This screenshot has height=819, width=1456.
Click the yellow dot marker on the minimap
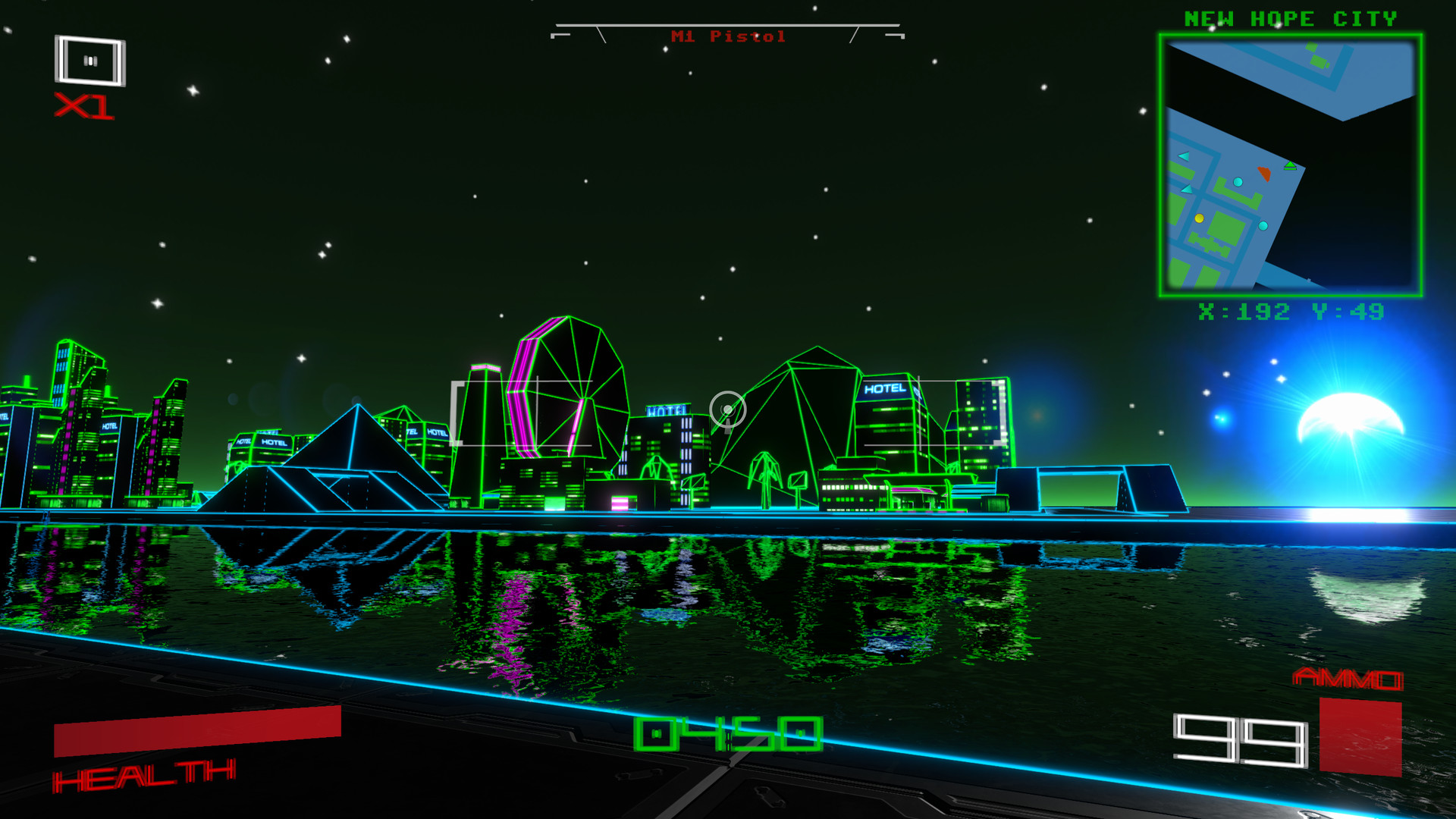pos(1199,218)
